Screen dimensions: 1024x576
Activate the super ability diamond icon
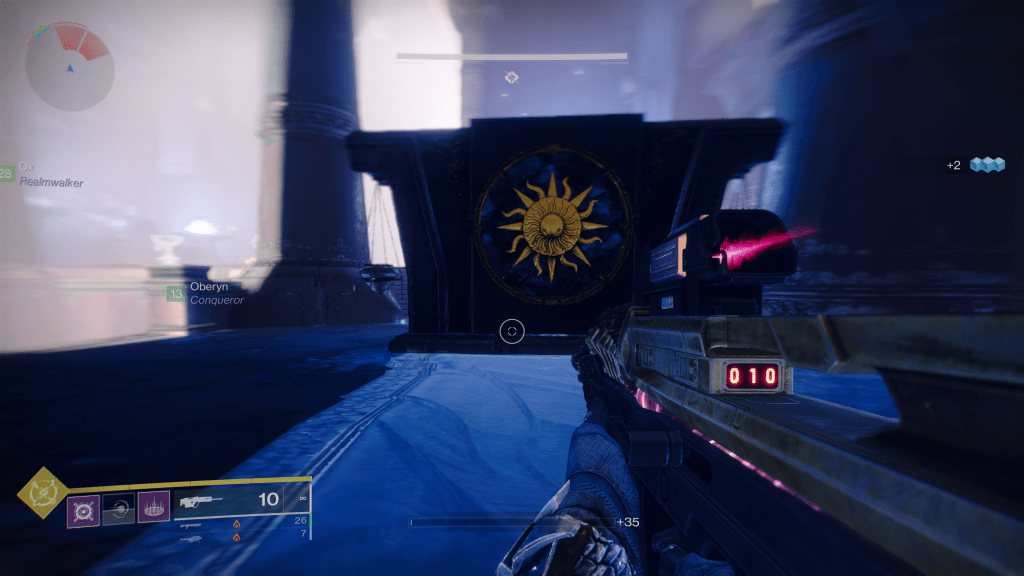(x=43, y=492)
